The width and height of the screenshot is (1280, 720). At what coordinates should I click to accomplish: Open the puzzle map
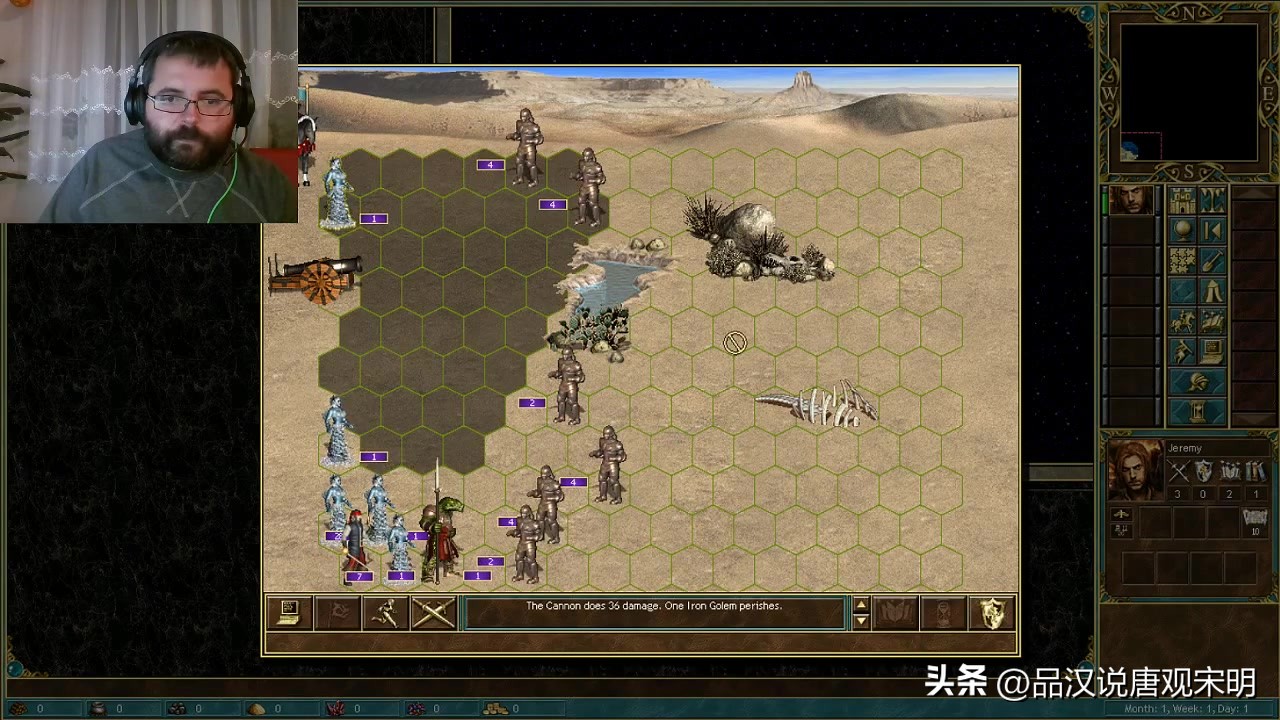click(1181, 260)
